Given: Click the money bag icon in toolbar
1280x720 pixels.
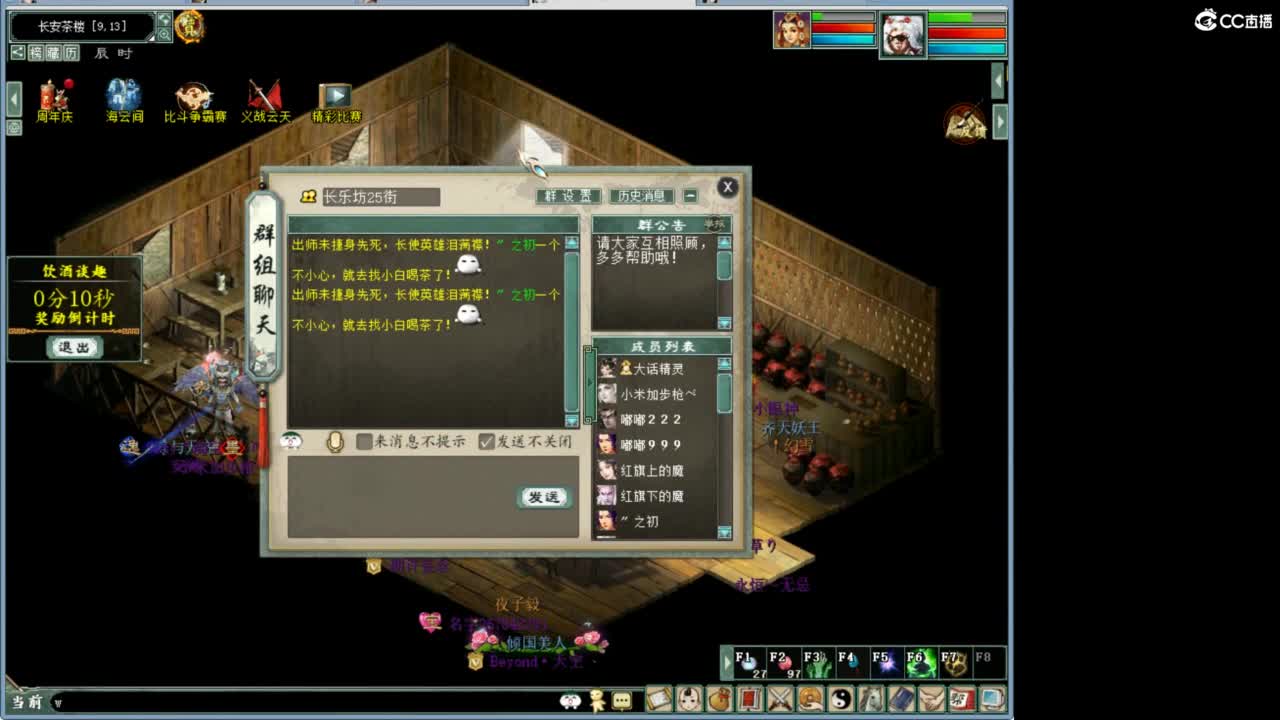Looking at the screenshot, I should 721,701.
